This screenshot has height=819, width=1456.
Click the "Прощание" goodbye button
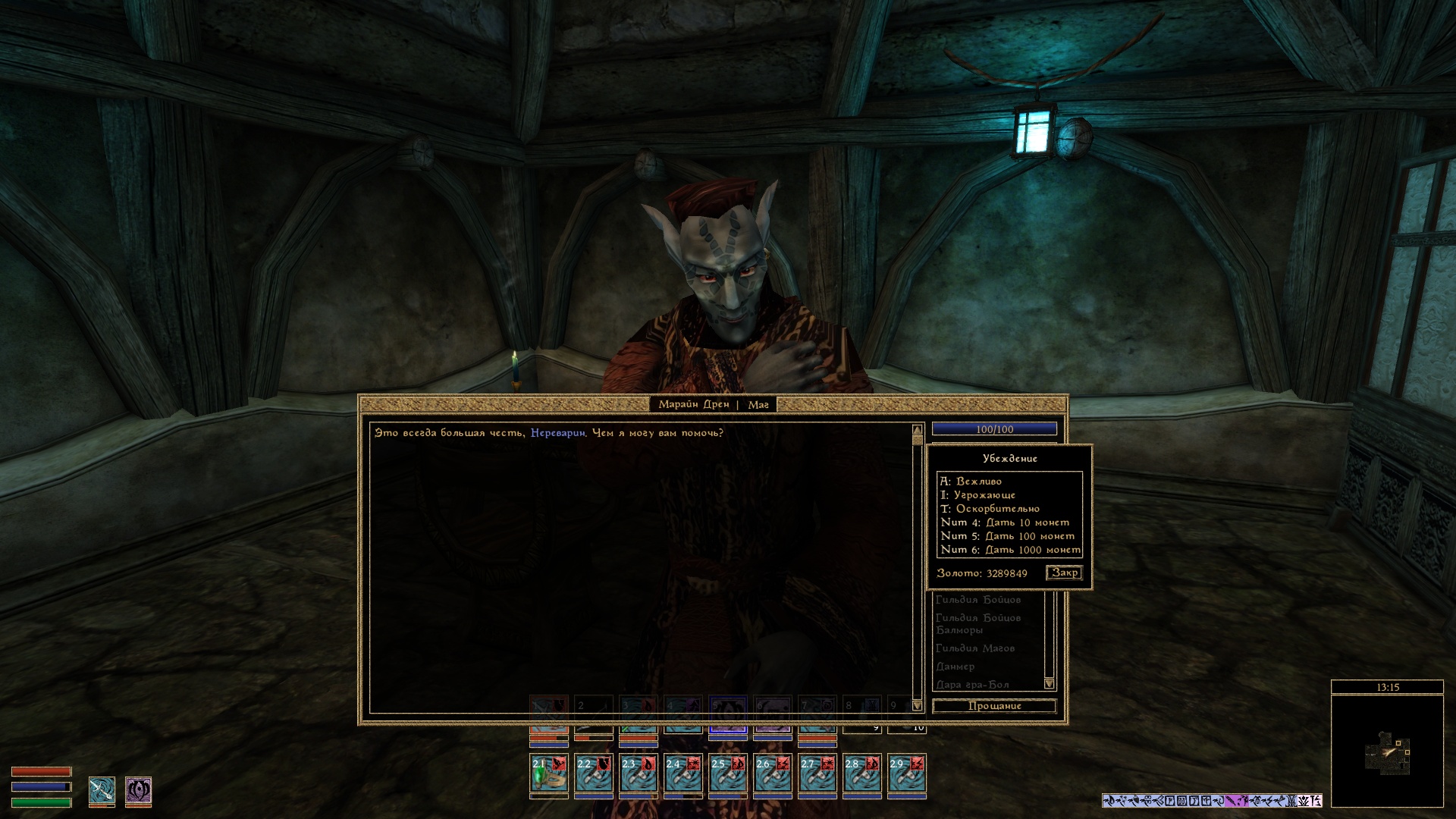click(994, 706)
